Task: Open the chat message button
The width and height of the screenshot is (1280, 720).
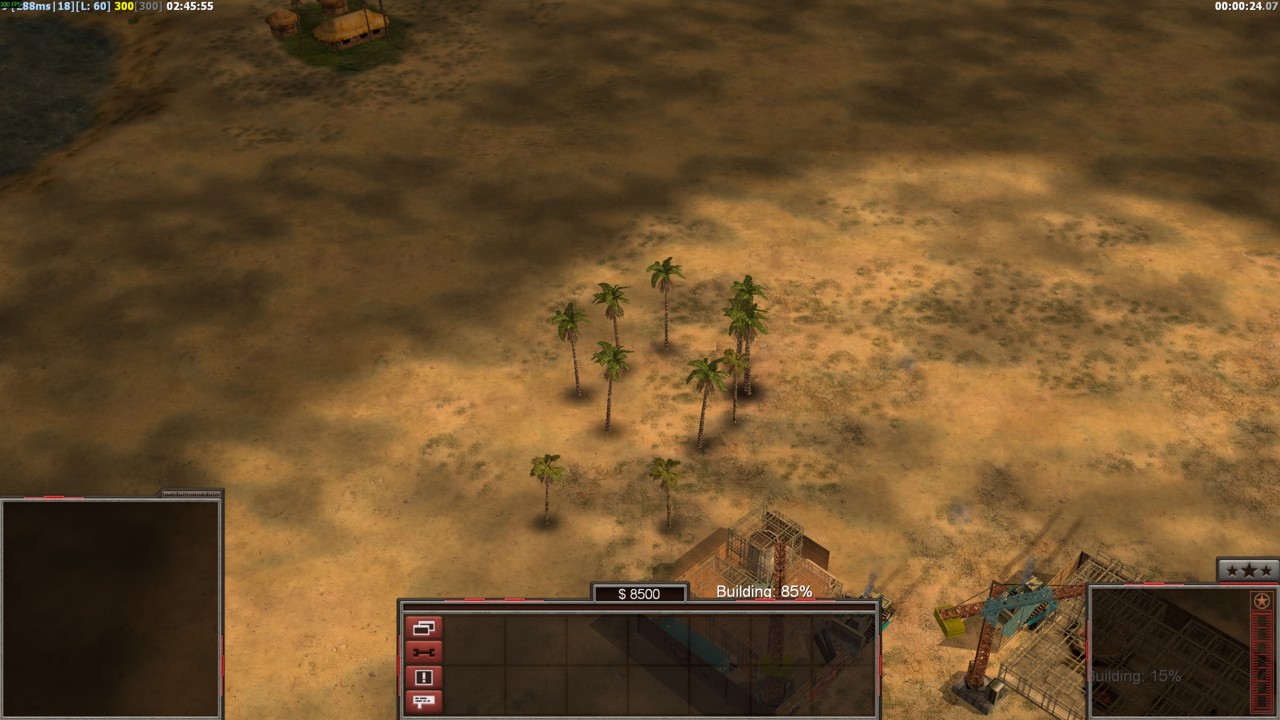Action: 424,701
